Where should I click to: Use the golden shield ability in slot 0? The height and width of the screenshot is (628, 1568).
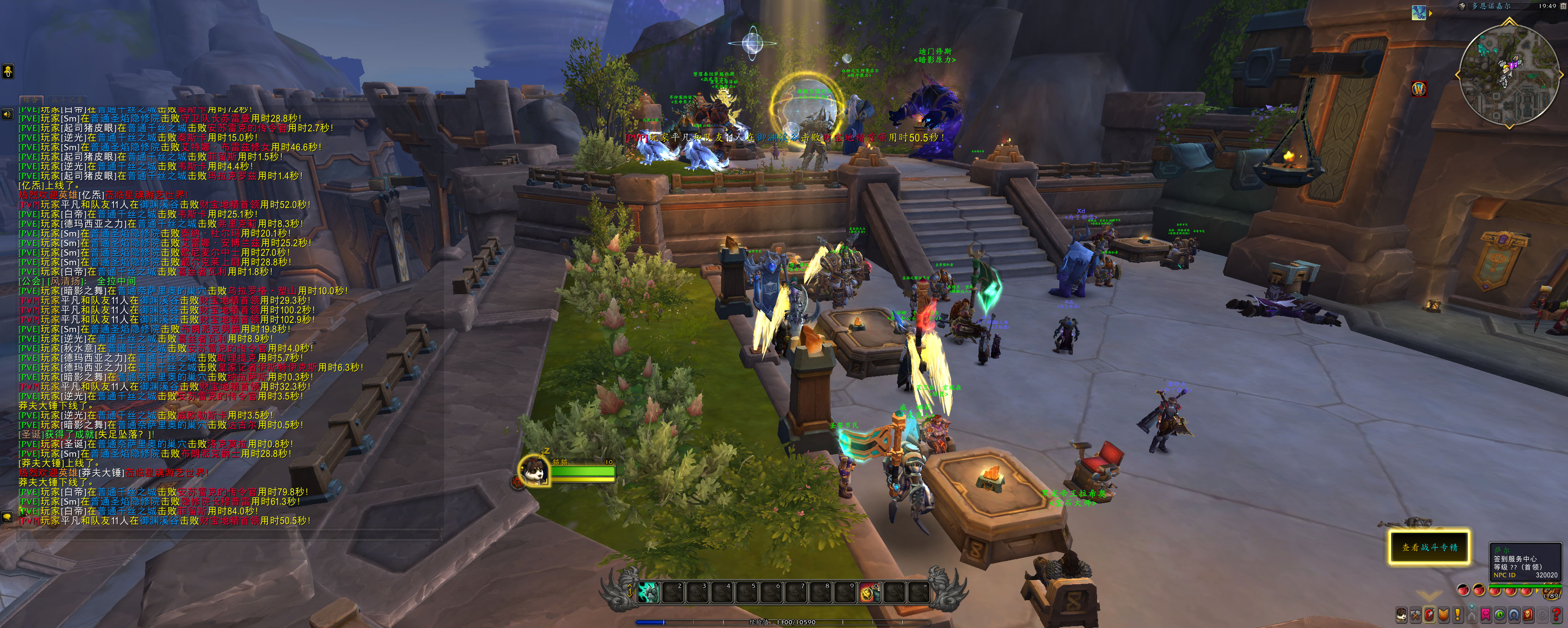869,592
